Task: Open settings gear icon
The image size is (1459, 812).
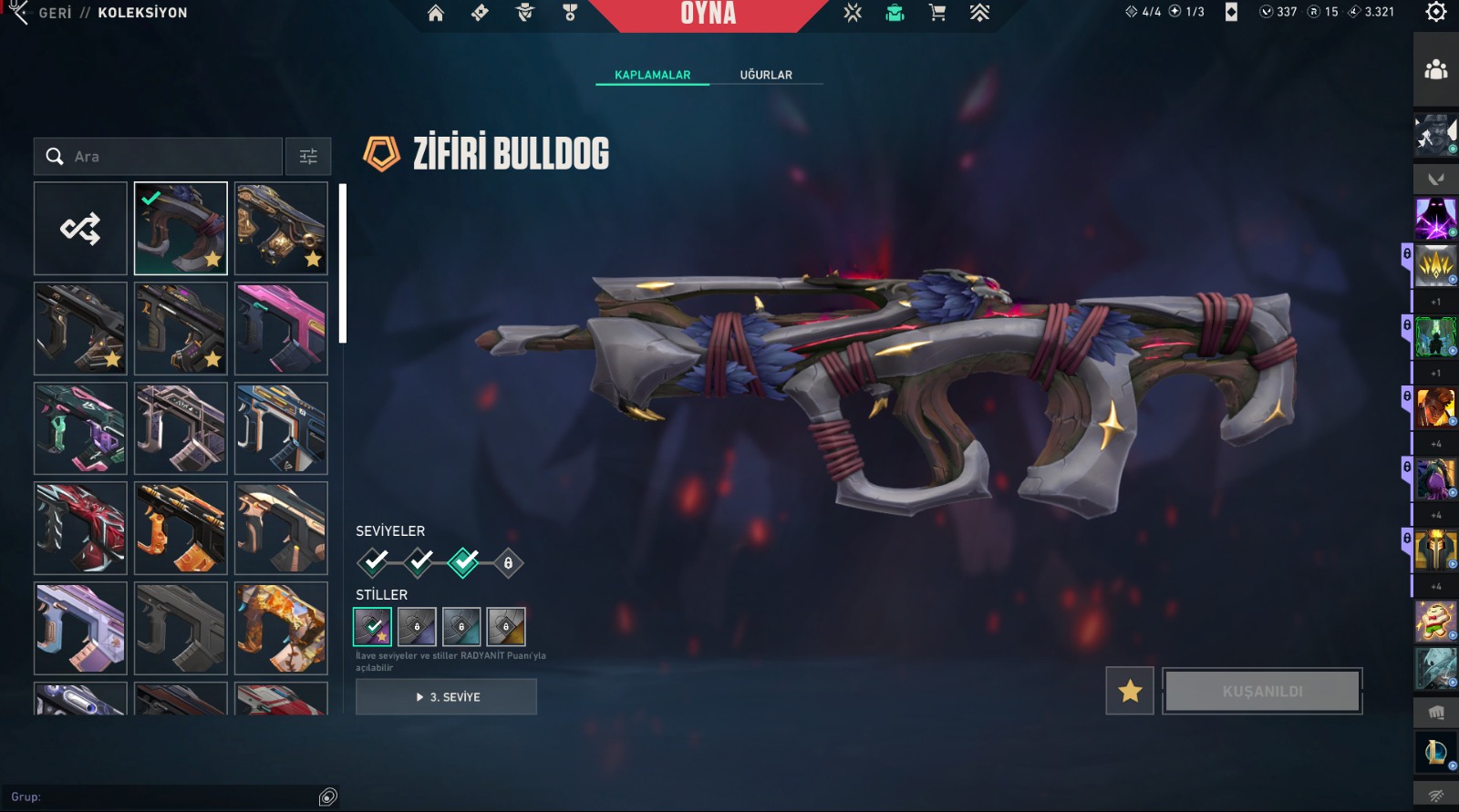Action: [1436, 12]
